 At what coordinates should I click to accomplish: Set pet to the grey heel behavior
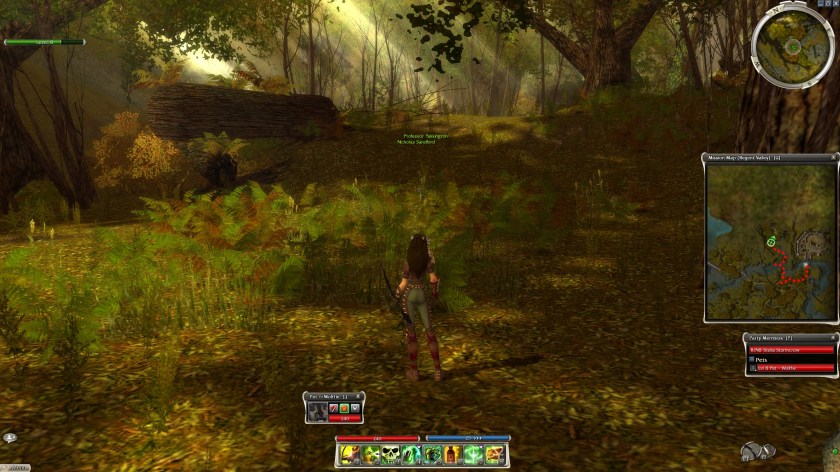click(355, 407)
